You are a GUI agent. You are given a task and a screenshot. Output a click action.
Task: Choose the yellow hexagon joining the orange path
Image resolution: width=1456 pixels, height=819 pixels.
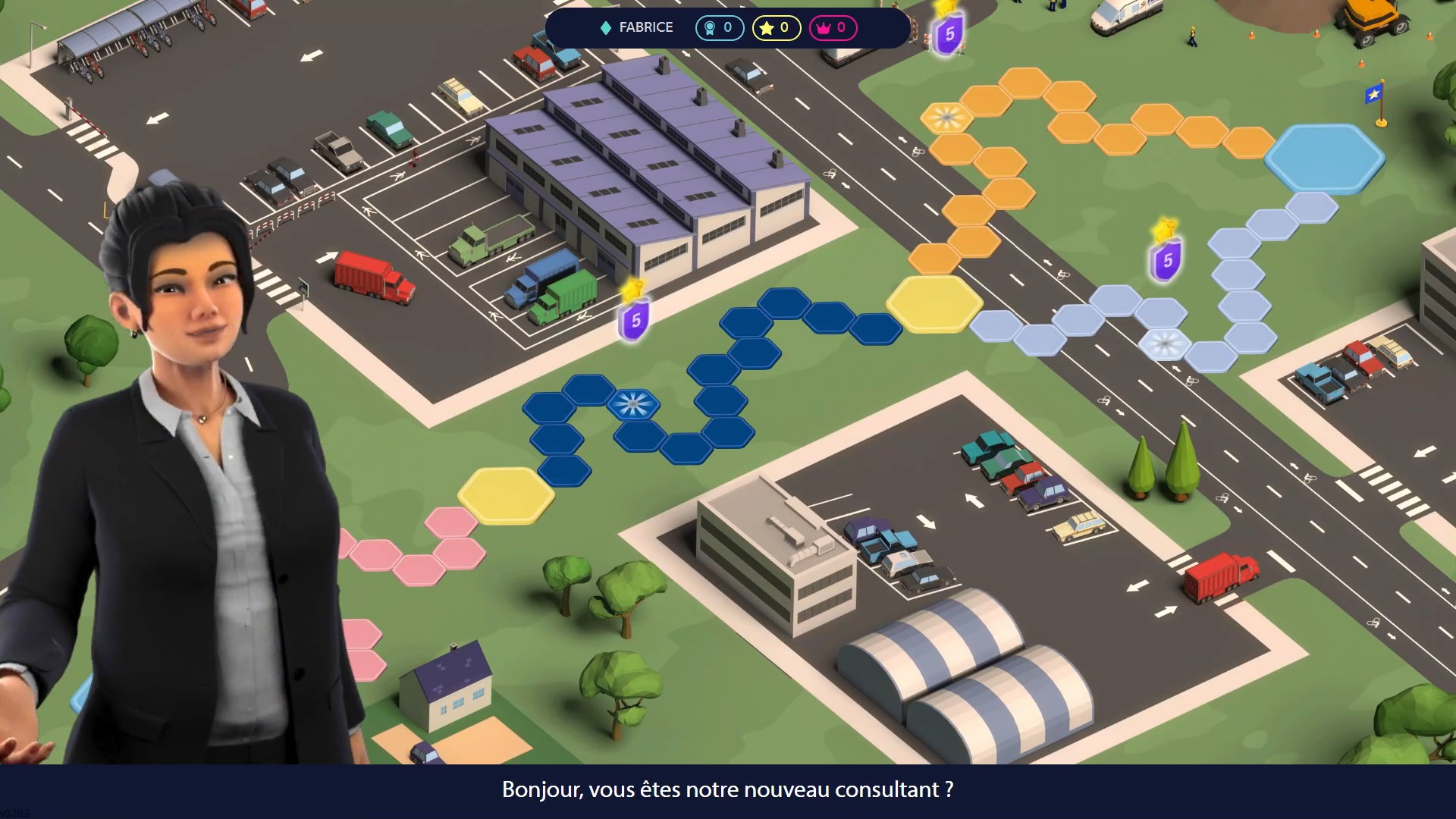pyautogui.click(x=934, y=303)
